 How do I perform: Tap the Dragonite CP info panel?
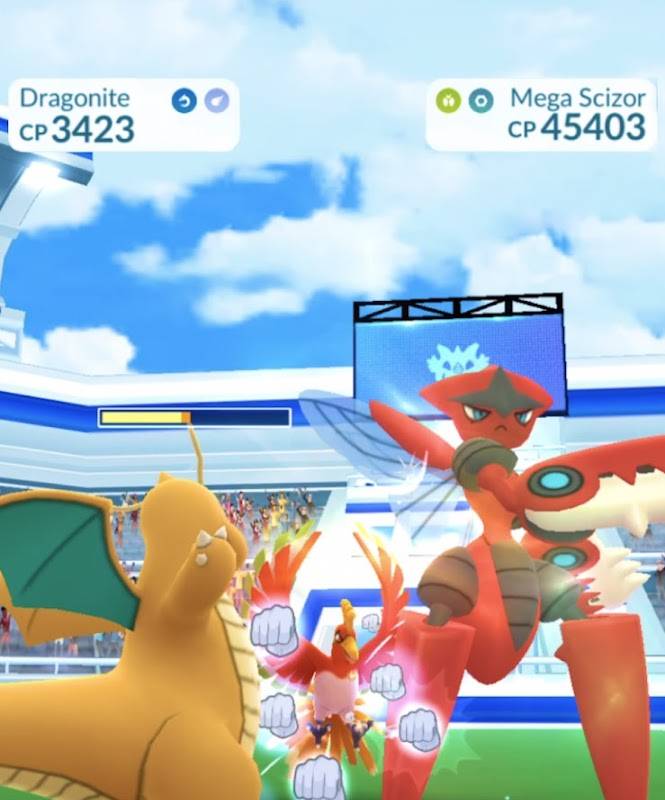click(x=122, y=115)
